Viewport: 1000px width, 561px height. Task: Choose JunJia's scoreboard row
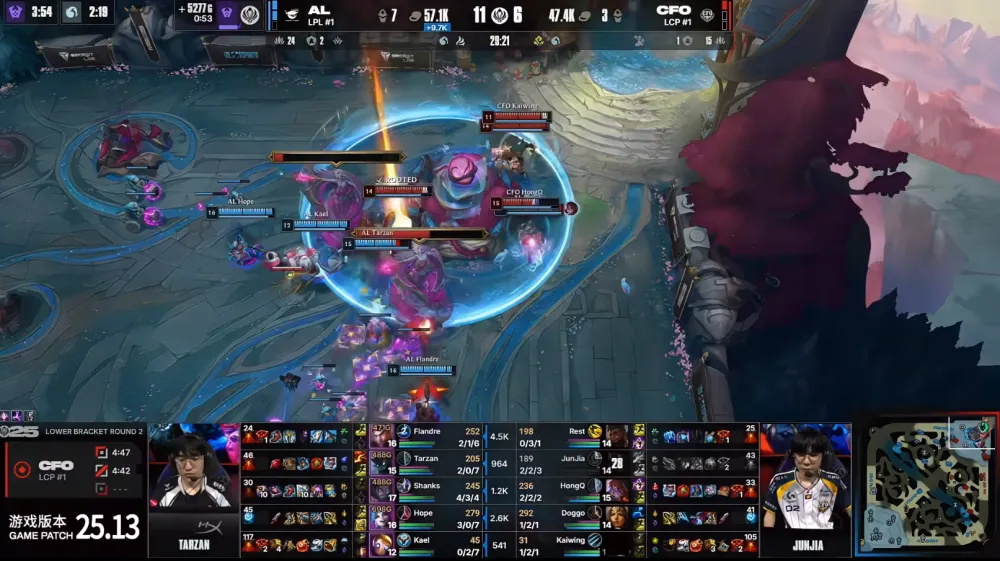[x=570, y=464]
